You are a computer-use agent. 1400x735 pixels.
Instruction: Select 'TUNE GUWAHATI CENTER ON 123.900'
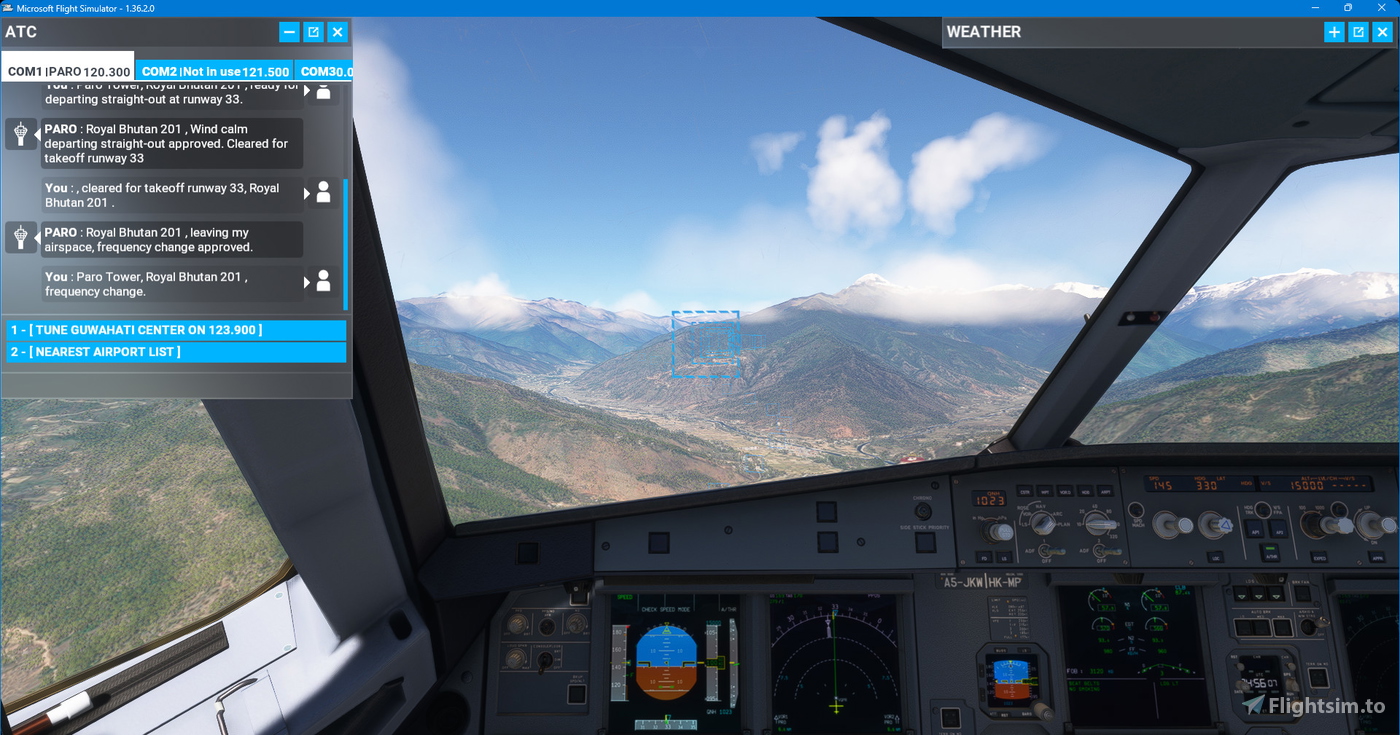click(175, 330)
